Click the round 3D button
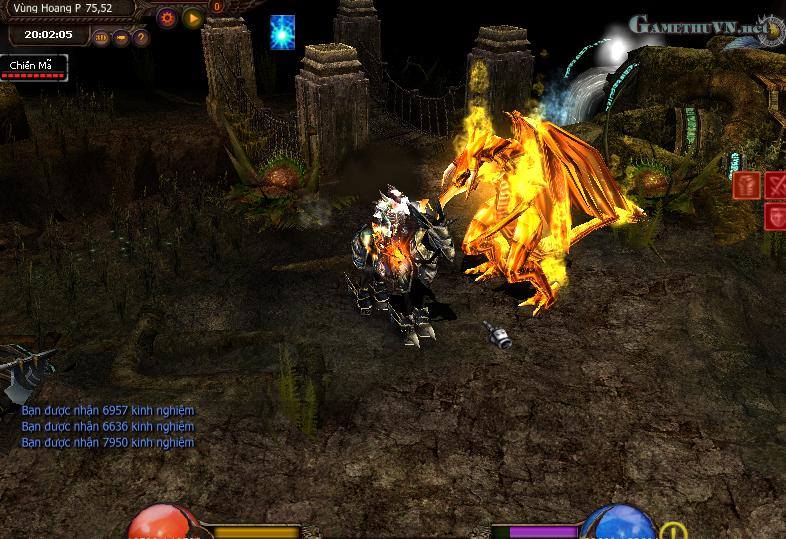 (x=101, y=38)
